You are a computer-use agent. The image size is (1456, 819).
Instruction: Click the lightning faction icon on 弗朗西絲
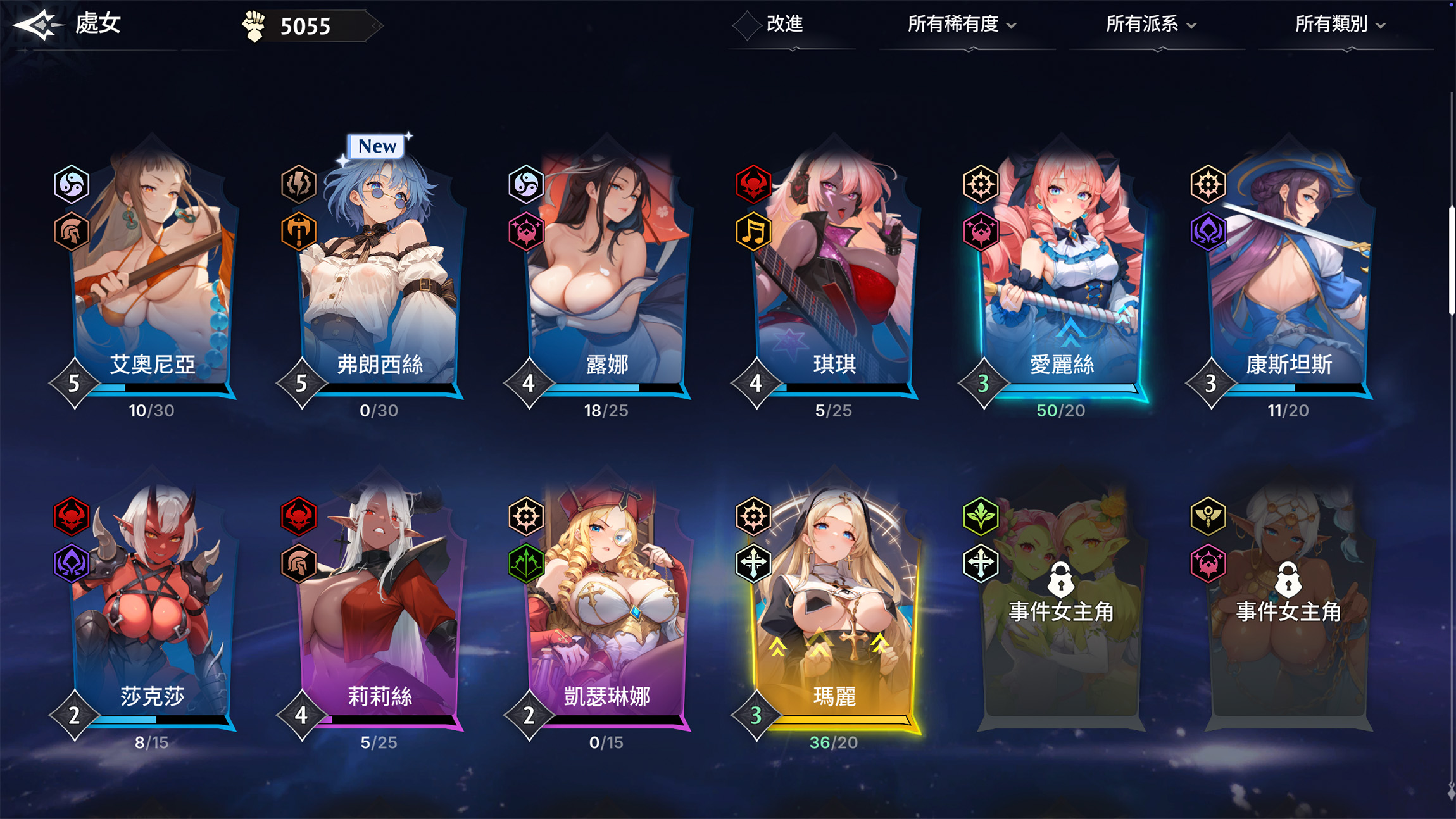[299, 183]
